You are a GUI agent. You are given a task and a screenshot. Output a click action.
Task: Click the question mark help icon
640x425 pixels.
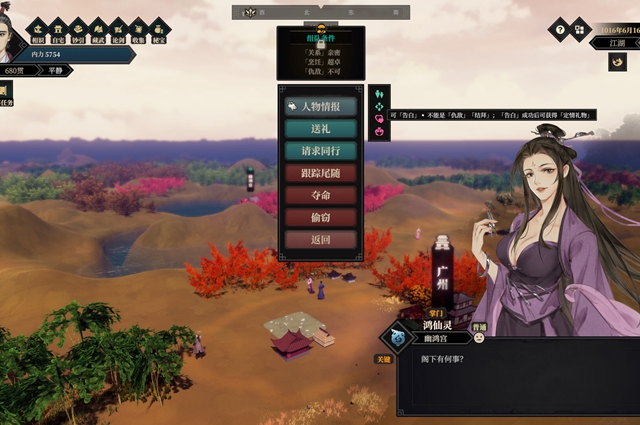point(558,30)
